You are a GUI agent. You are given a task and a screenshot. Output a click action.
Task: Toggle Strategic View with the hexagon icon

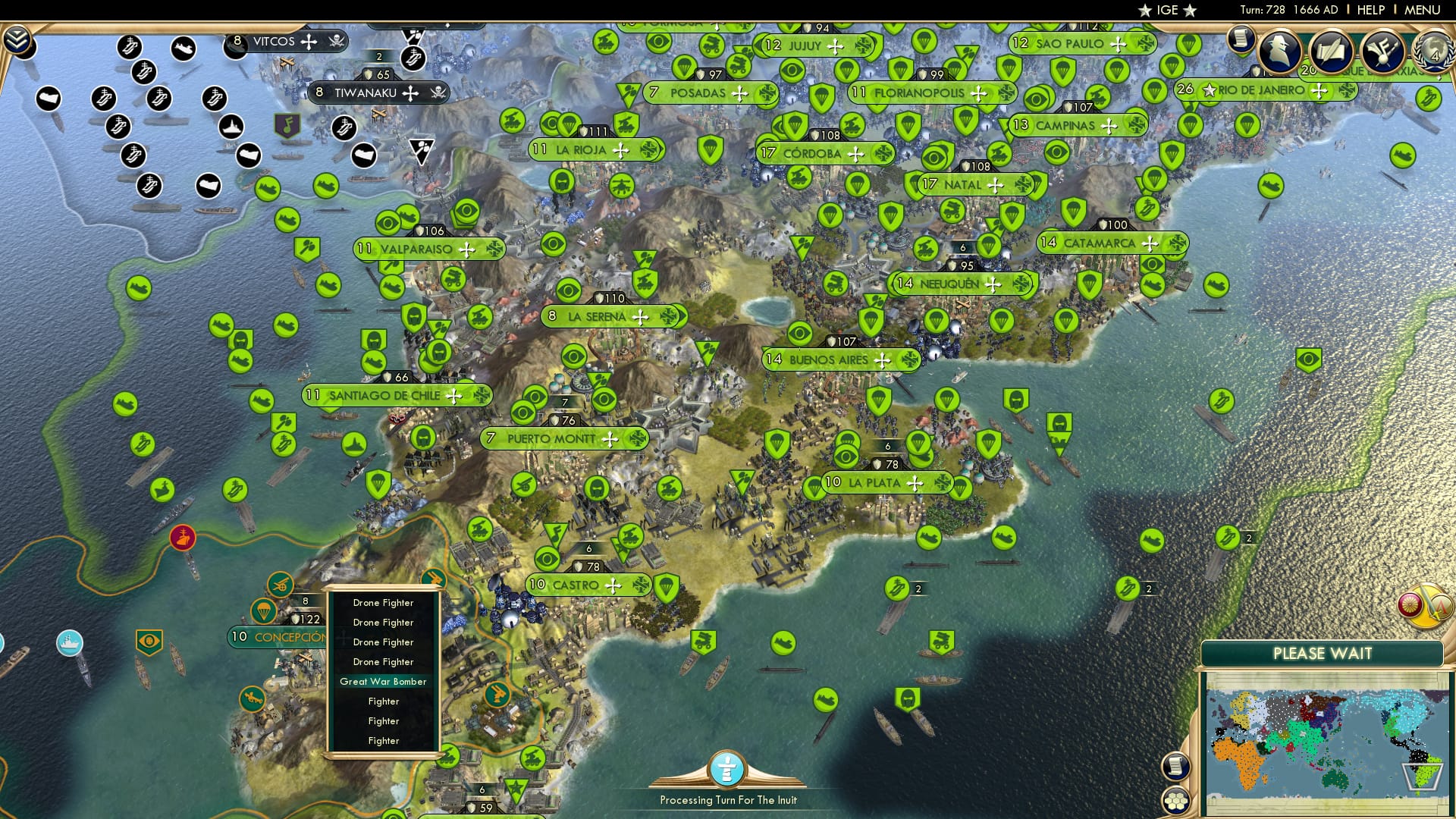click(1176, 801)
